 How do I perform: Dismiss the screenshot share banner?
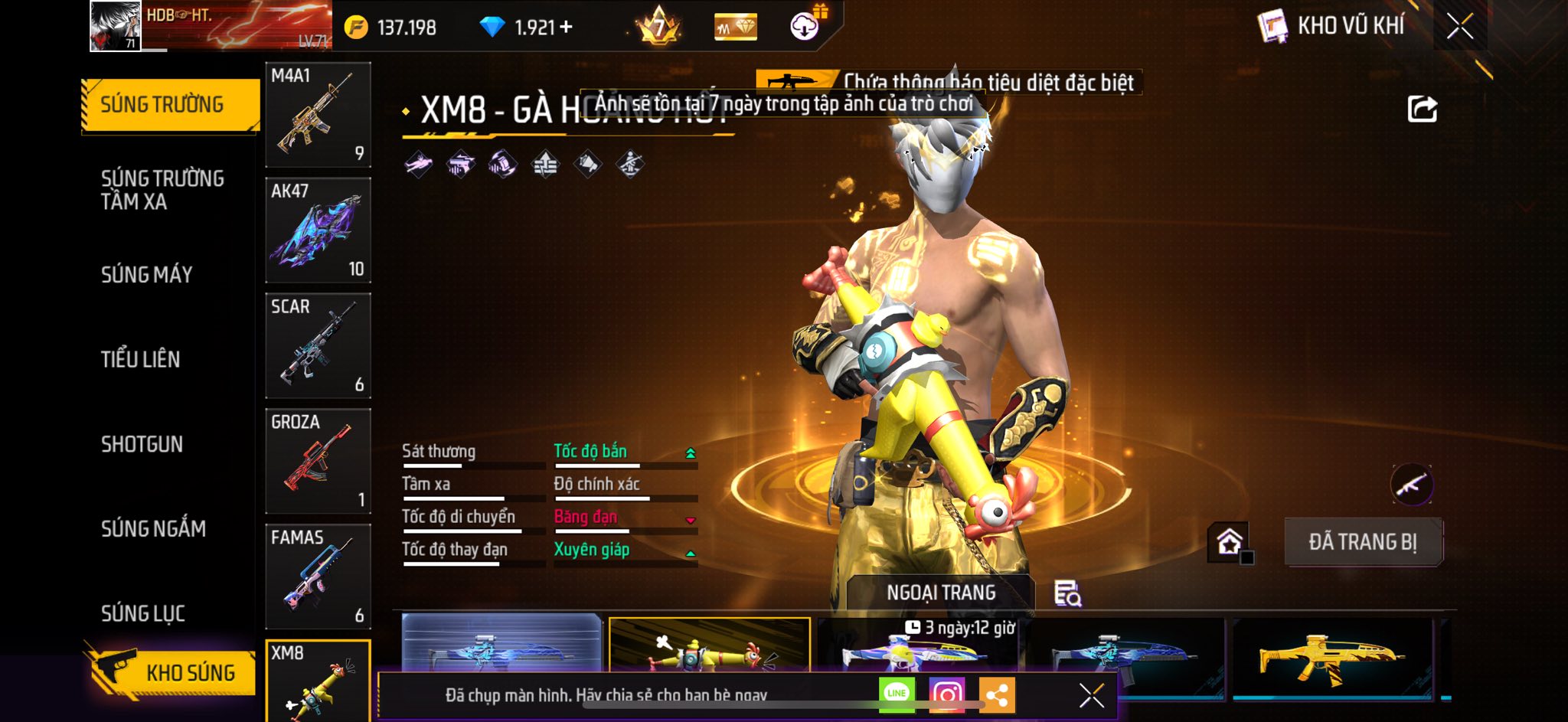tap(1091, 695)
